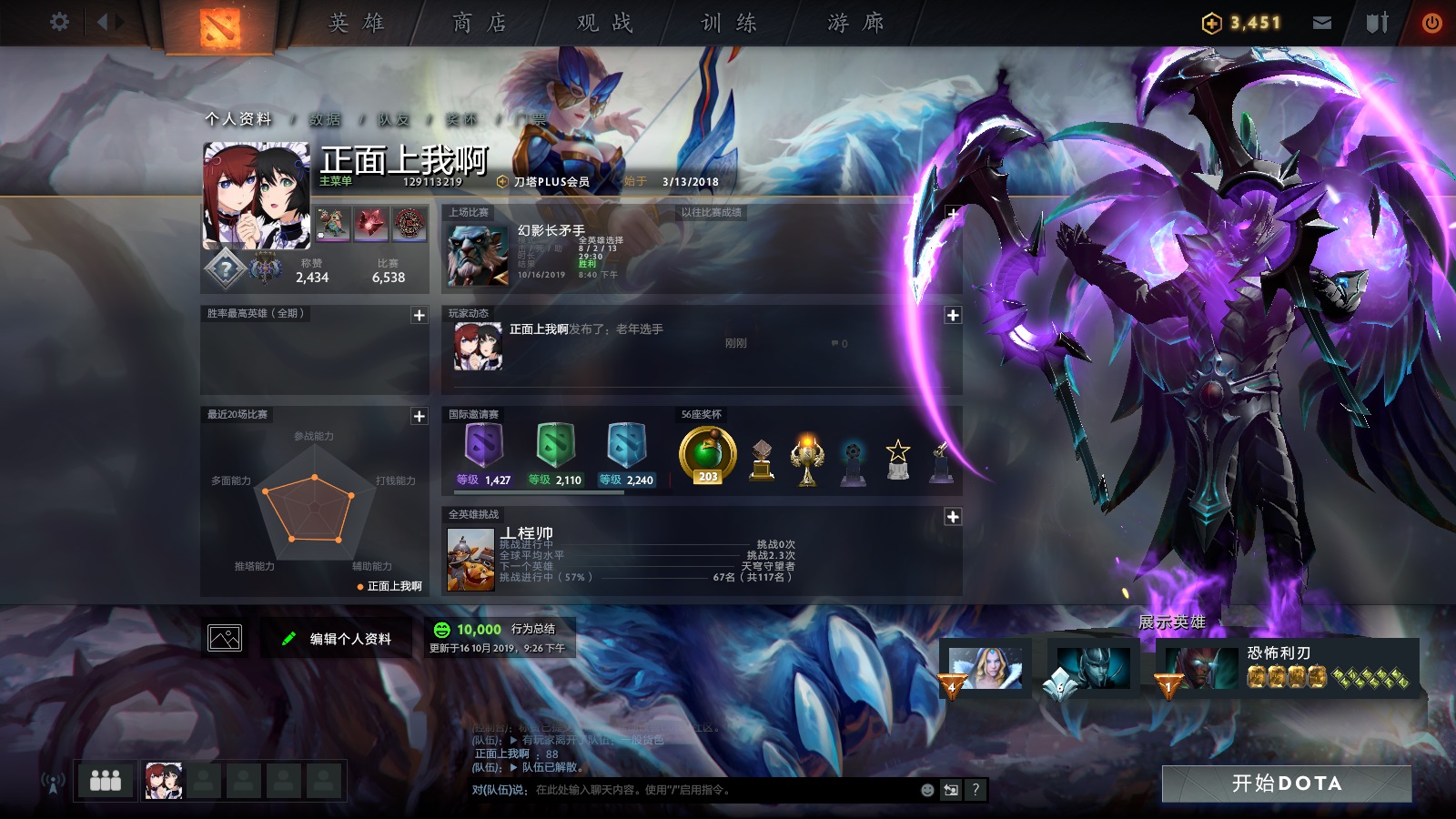Click the green Aegis trophy showing 203
The height and width of the screenshot is (819, 1456).
point(709,455)
